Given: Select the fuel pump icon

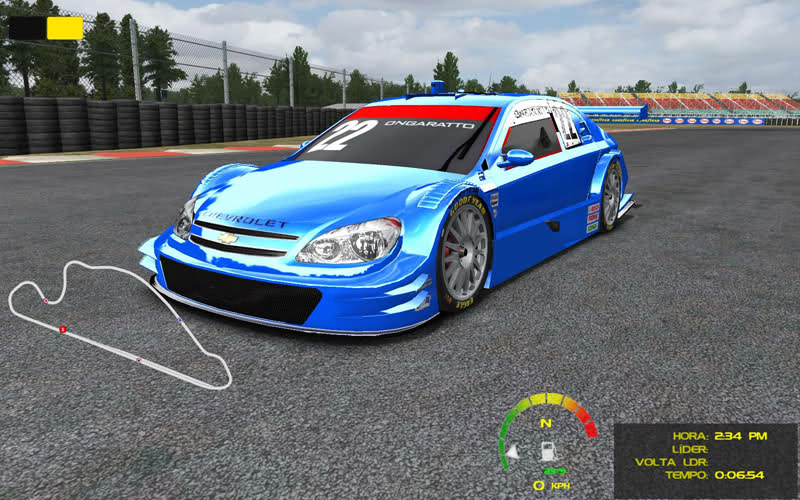Looking at the screenshot, I should click(x=548, y=452).
